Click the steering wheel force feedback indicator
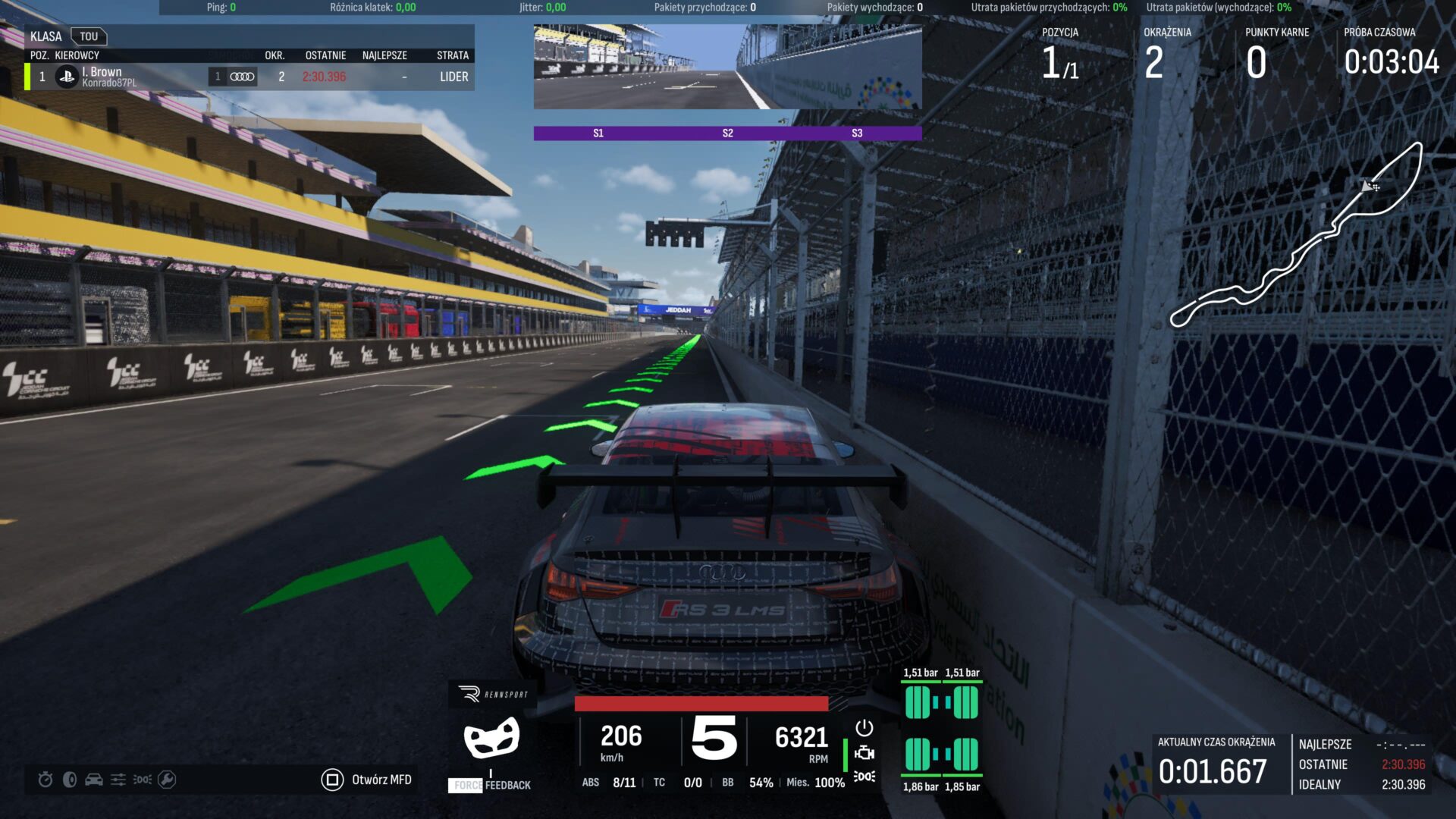The image size is (1456, 819). 491,738
